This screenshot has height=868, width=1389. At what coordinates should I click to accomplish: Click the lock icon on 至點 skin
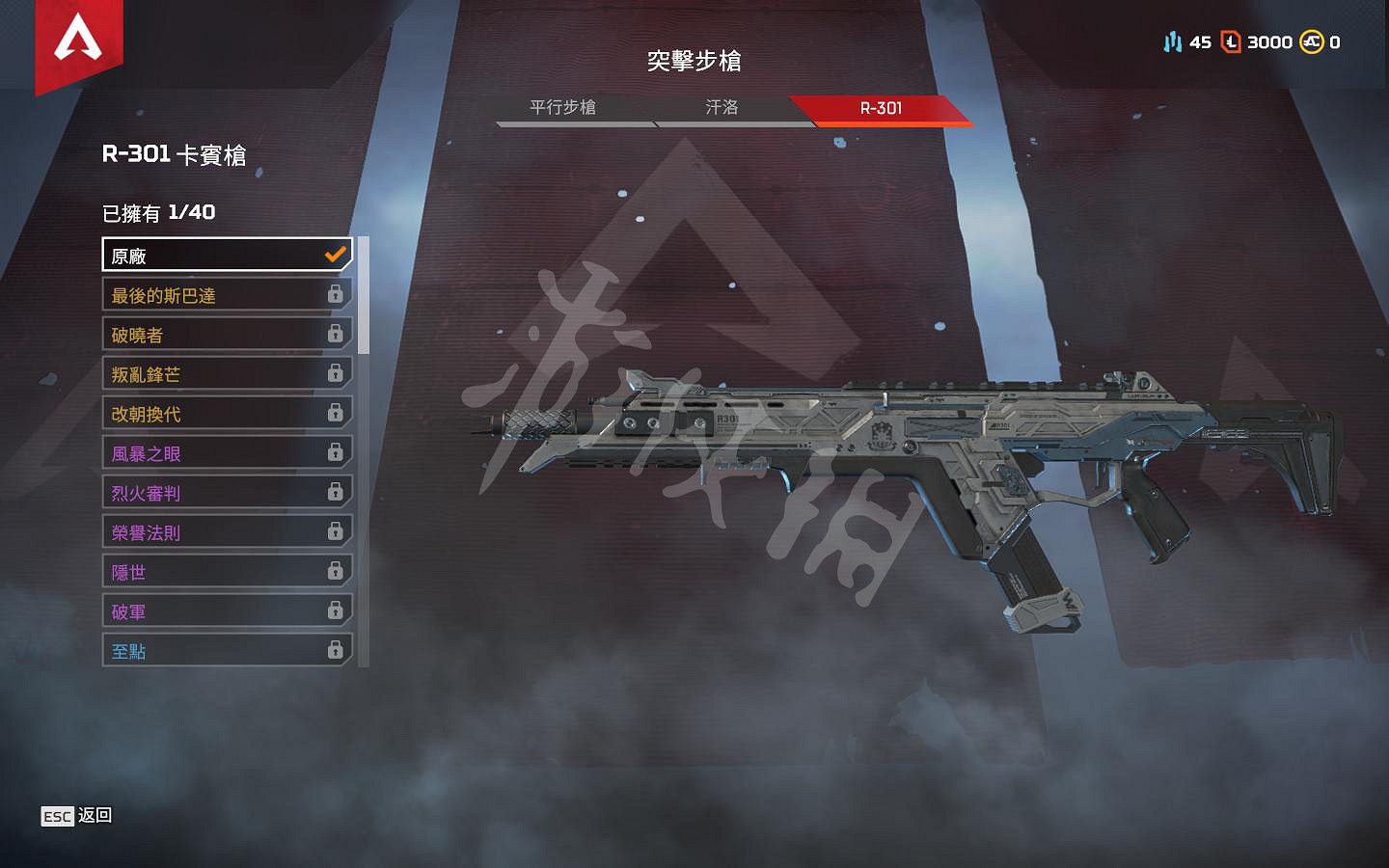point(336,650)
